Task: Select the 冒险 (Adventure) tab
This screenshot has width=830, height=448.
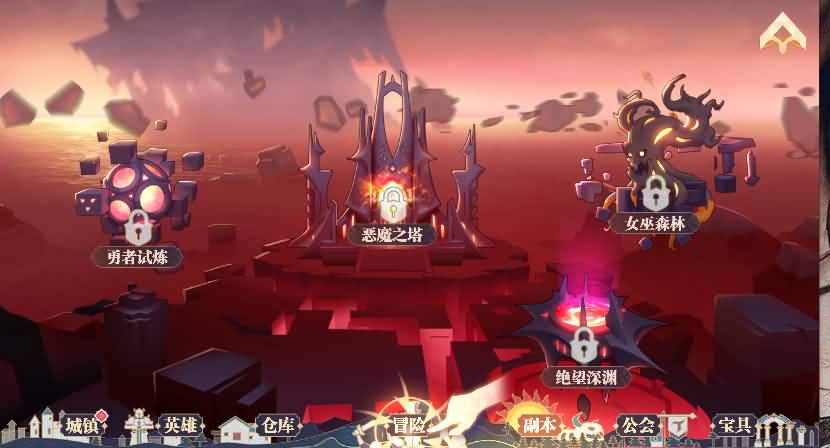Action: coord(408,426)
